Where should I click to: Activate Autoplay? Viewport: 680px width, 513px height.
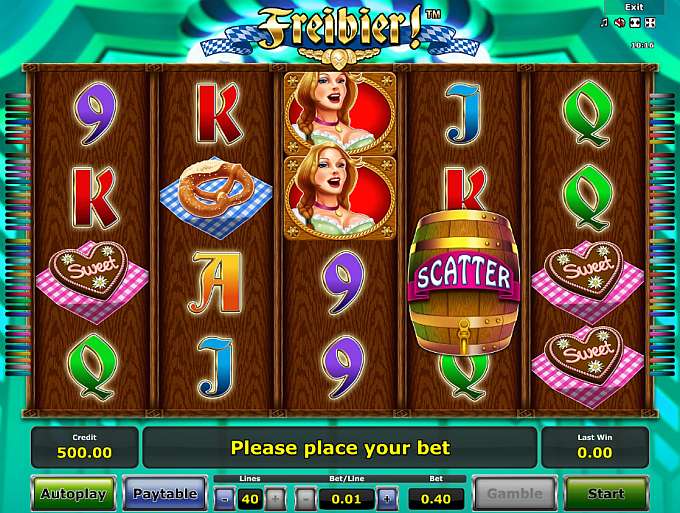(73, 494)
